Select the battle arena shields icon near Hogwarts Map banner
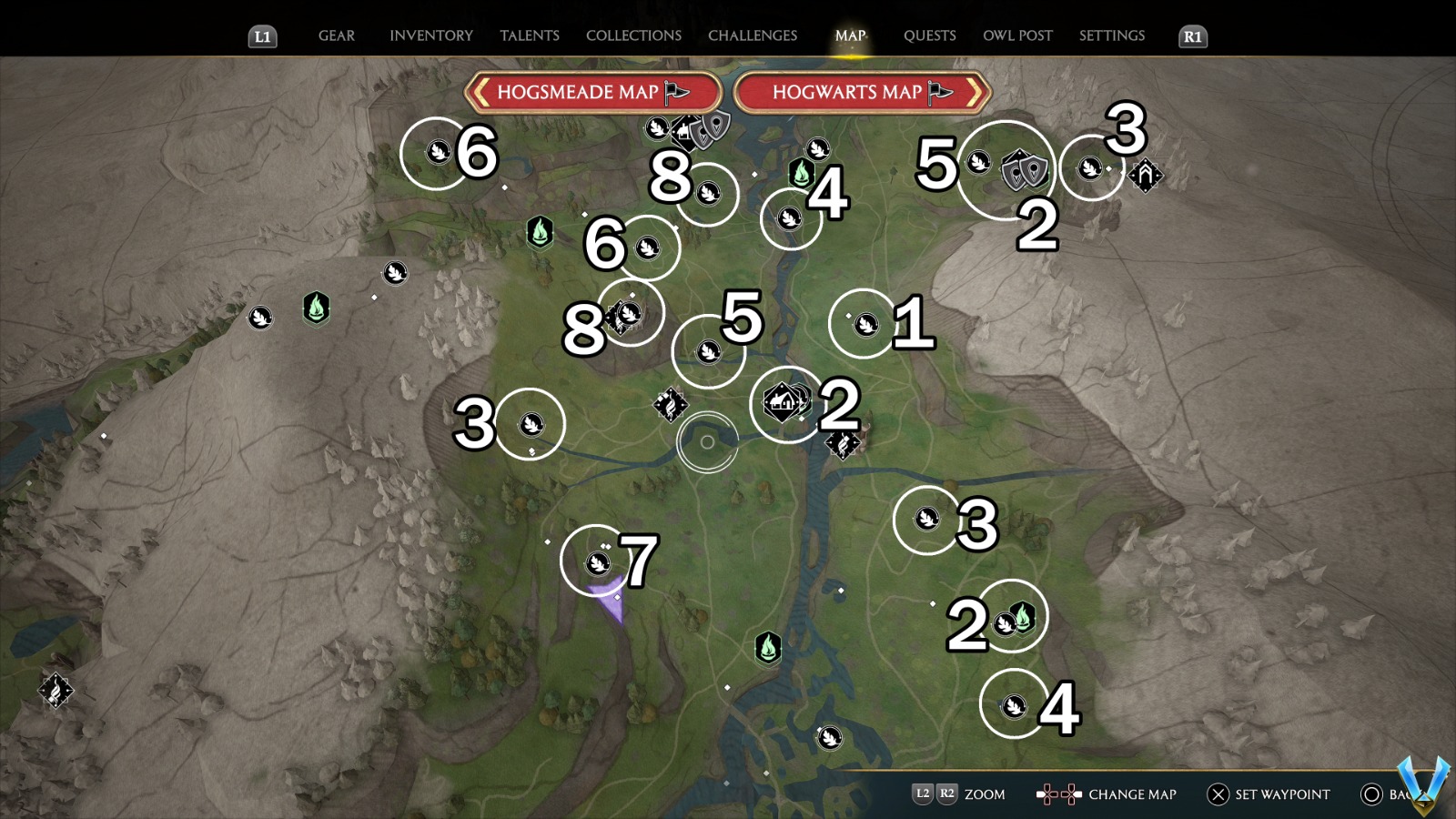 pyautogui.click(x=1023, y=171)
